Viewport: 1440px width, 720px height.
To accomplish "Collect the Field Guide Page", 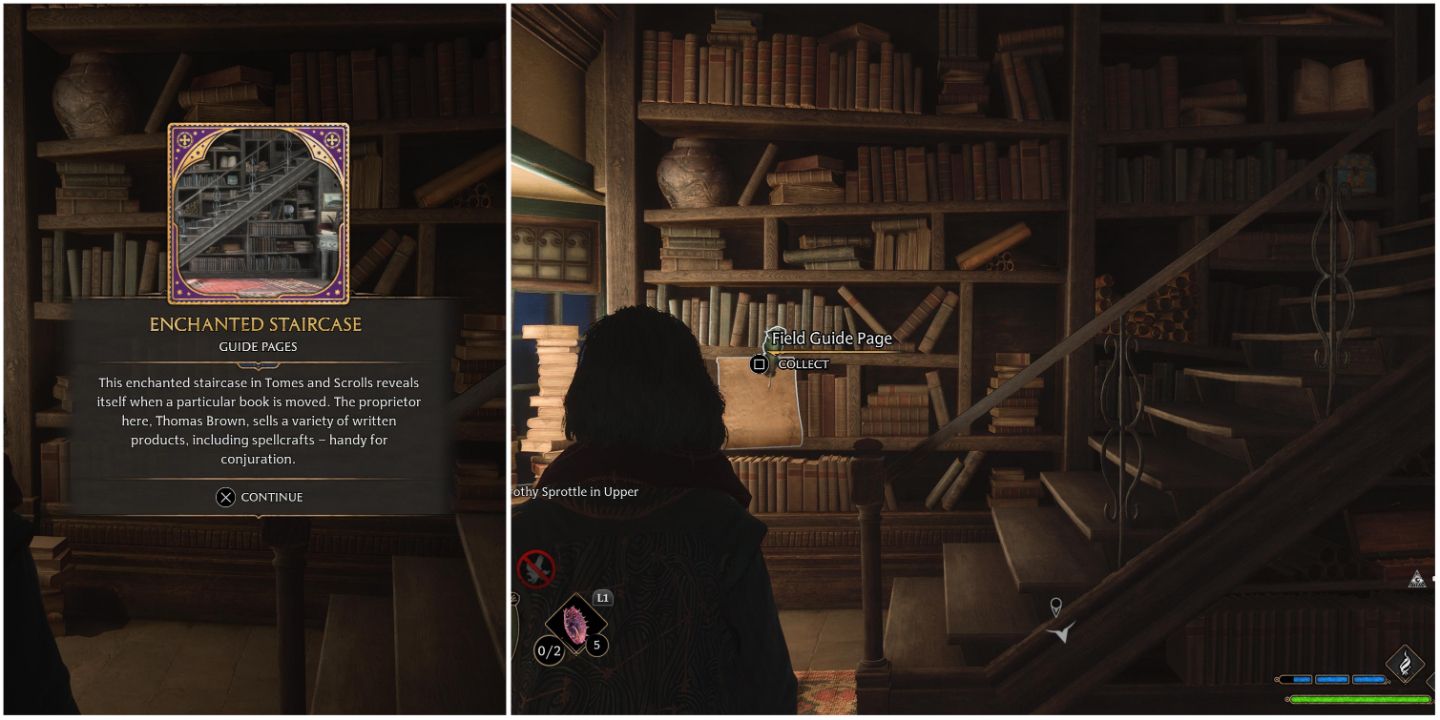I will (x=759, y=364).
